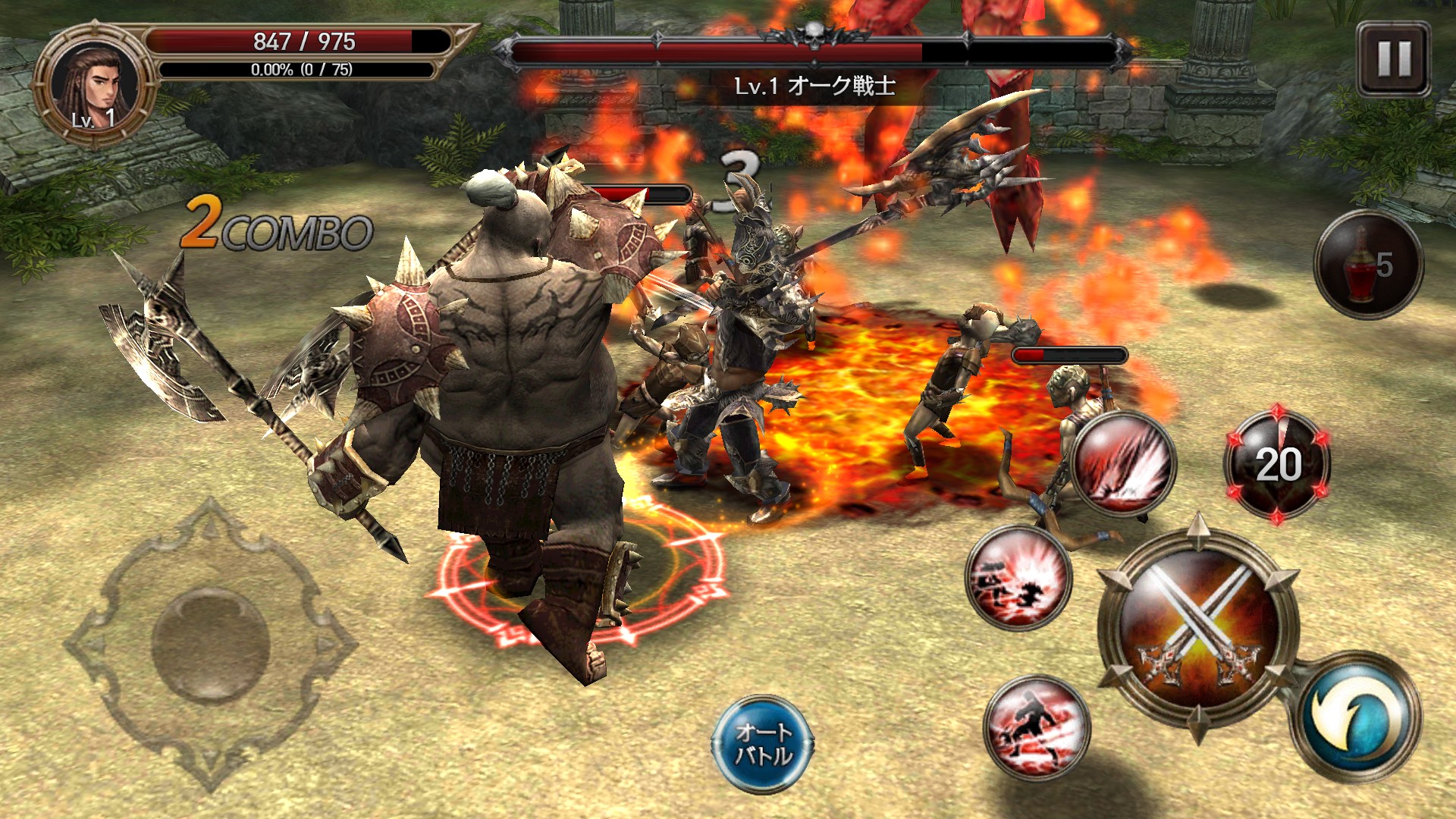Pause the game
Screen dimensions: 1456x819
pos(1394,59)
